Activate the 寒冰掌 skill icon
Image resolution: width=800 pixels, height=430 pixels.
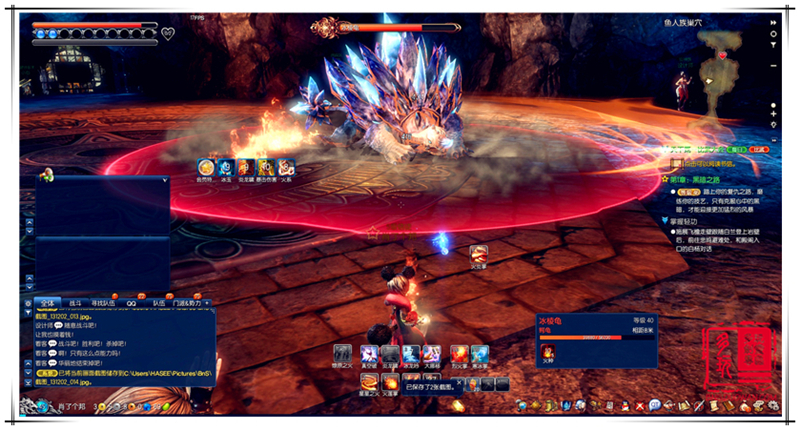pos(479,354)
